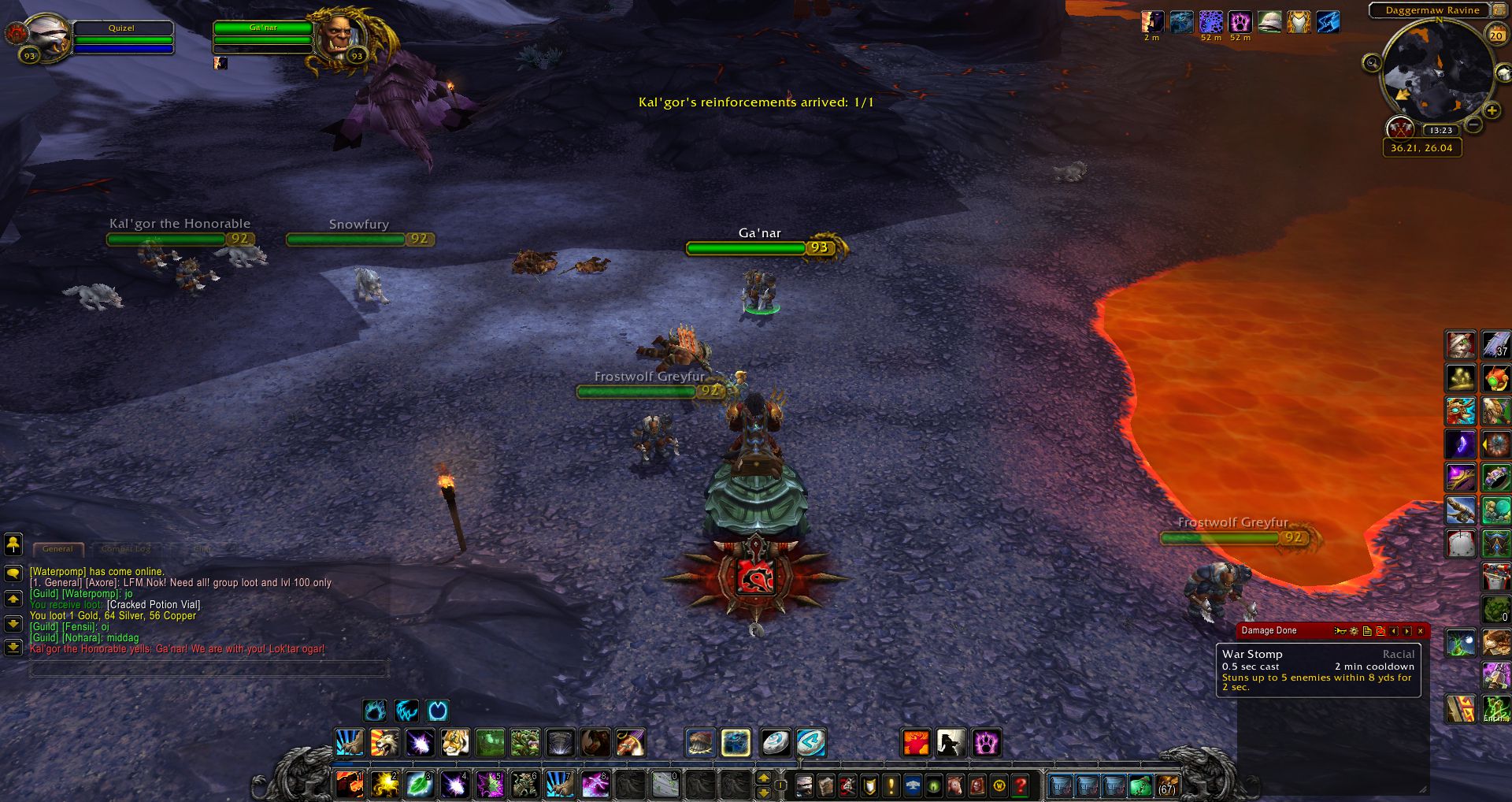Activate the red Horde extra action button
Viewport: 1512px width, 802px height.
pyautogui.click(x=755, y=577)
